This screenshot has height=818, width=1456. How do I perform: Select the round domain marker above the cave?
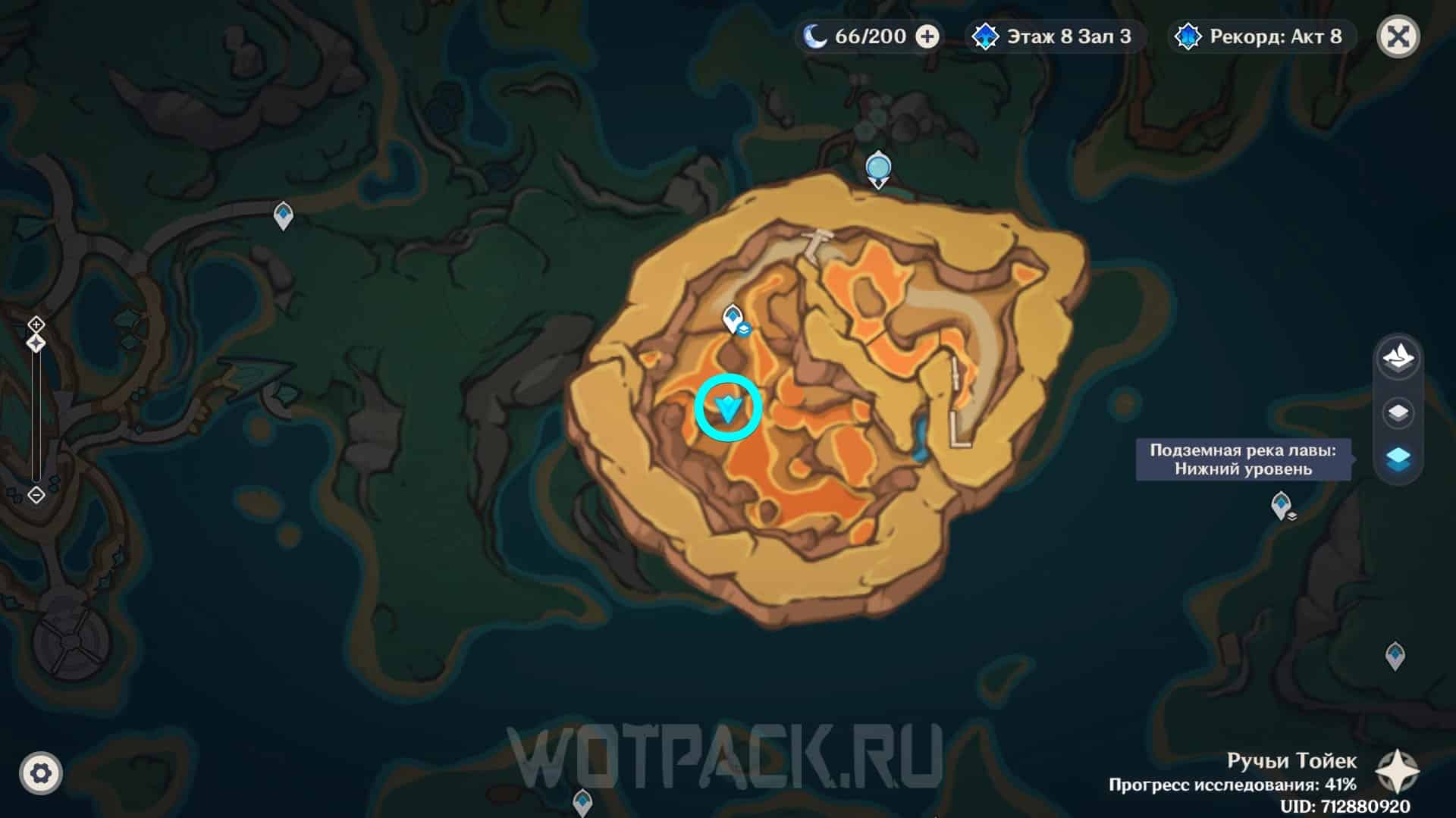click(878, 168)
